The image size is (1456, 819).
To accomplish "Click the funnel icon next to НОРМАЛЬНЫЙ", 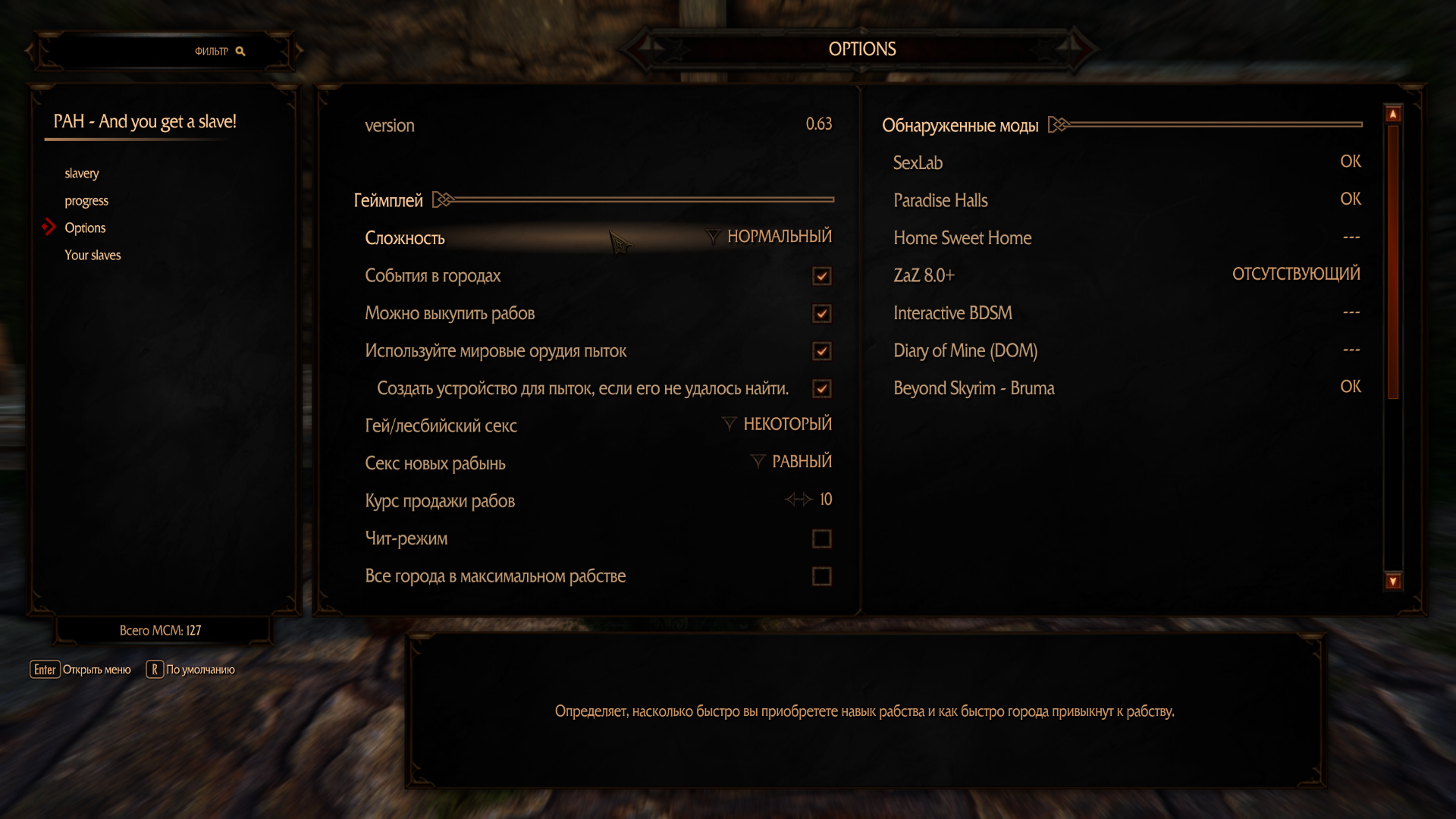I will (x=711, y=237).
